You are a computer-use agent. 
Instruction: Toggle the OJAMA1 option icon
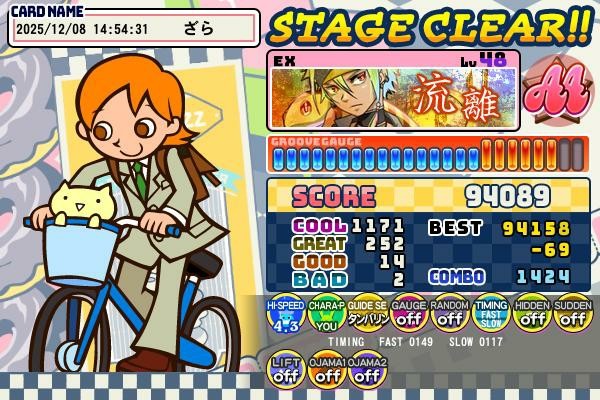327,370
